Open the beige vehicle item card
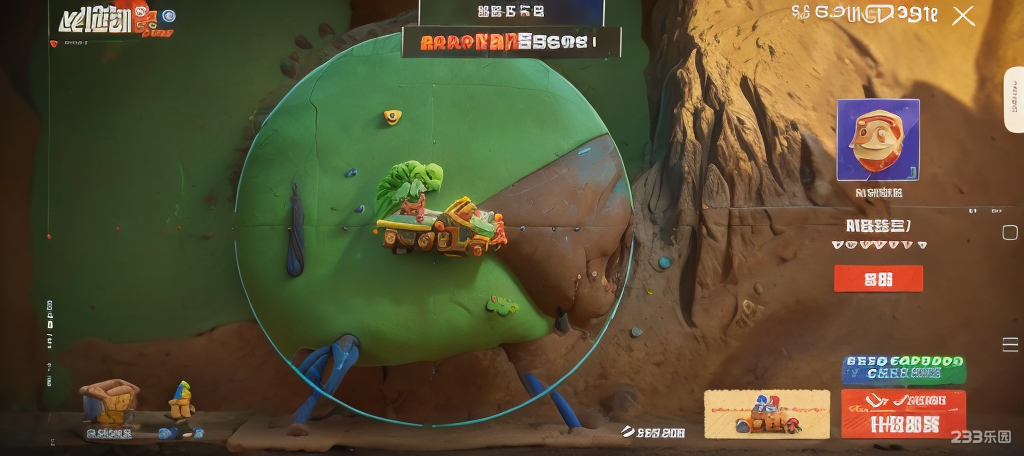1024x456 pixels. 767,414
